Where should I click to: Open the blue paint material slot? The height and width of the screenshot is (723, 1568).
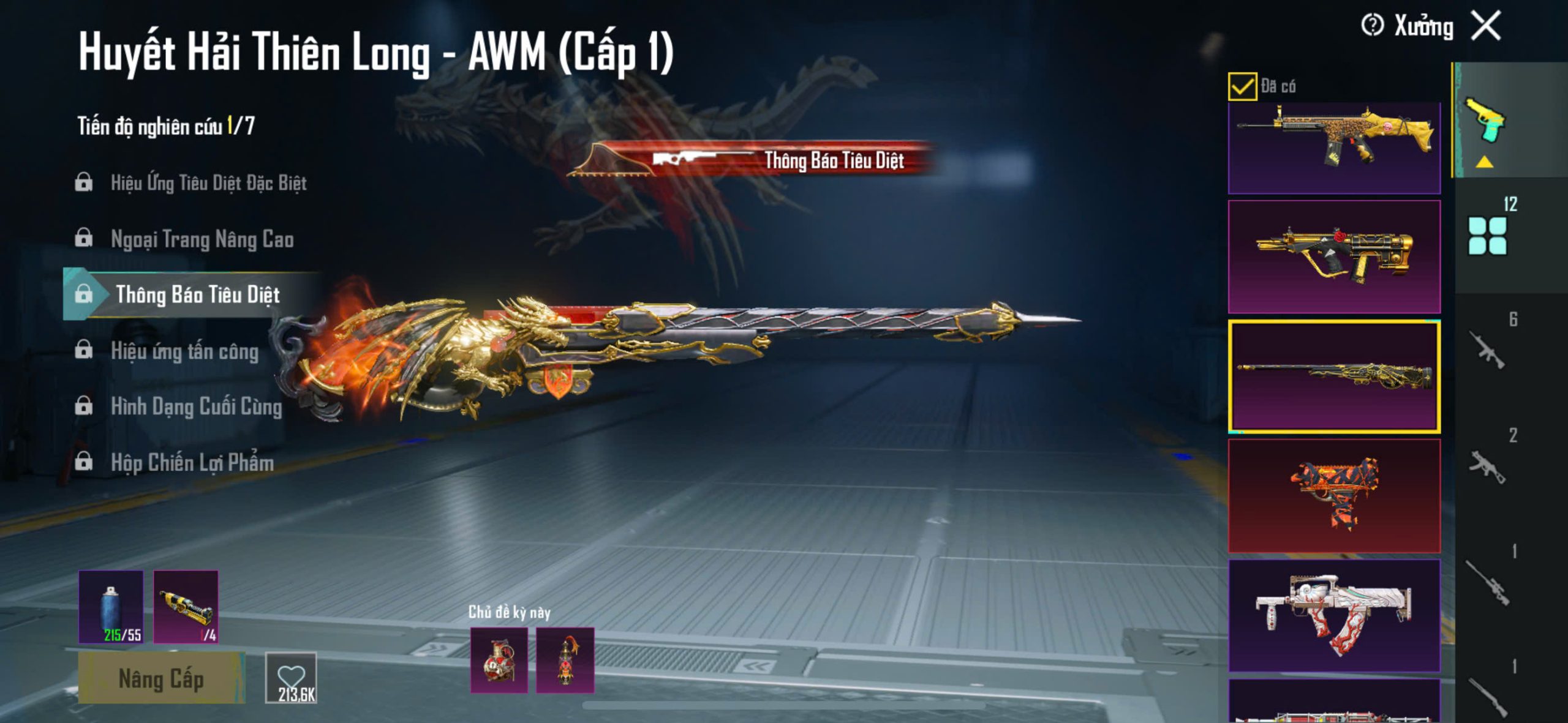coord(111,607)
